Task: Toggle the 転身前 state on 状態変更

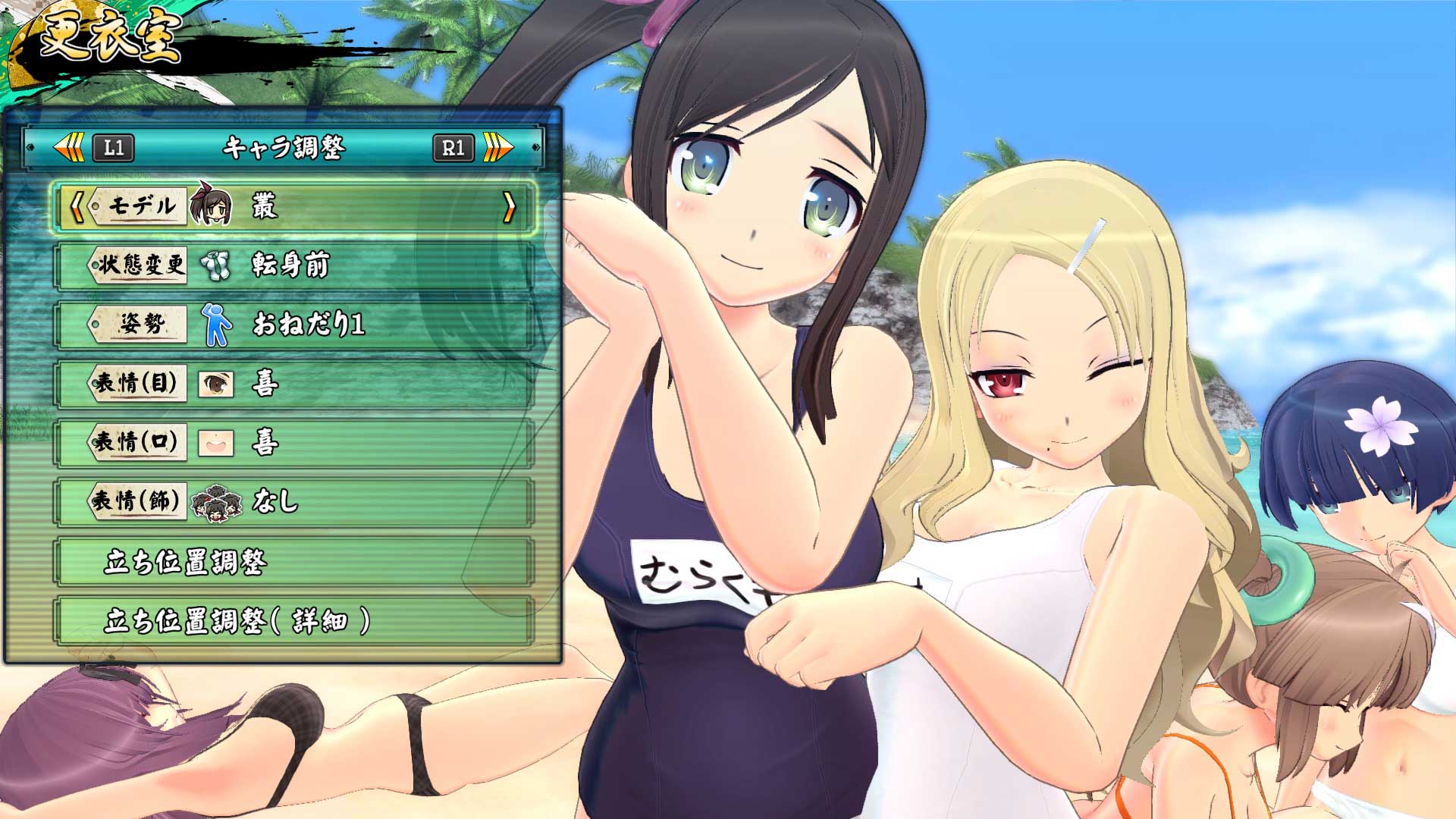Action: point(288,265)
